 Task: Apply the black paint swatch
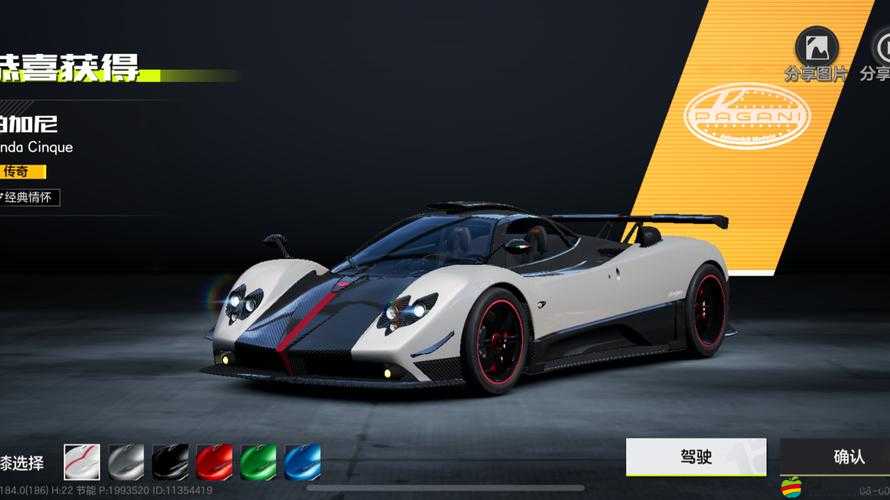point(170,462)
